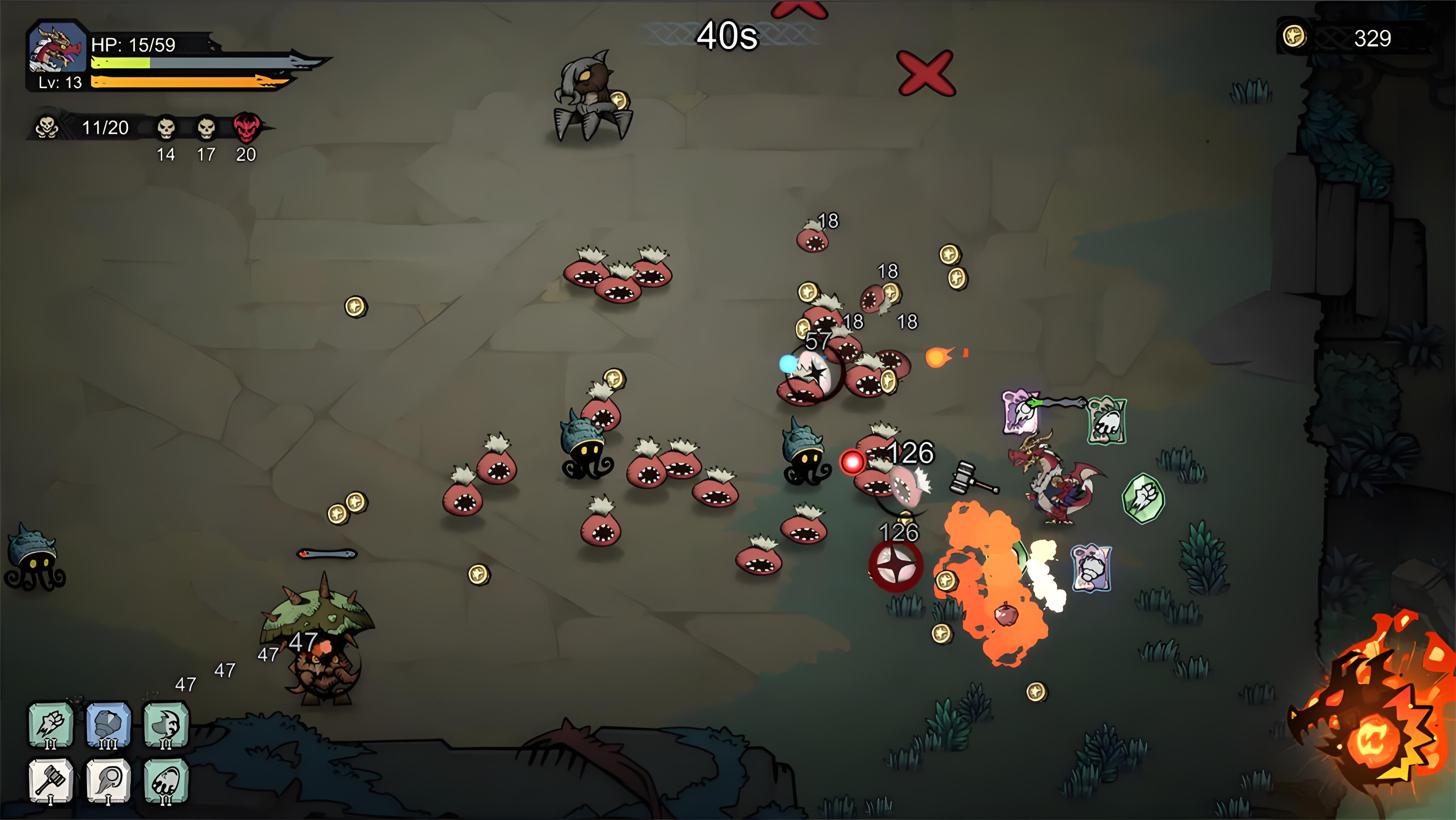This screenshot has height=820, width=1456.
Task: Click the skull marker for wave 14
Action: click(166, 128)
